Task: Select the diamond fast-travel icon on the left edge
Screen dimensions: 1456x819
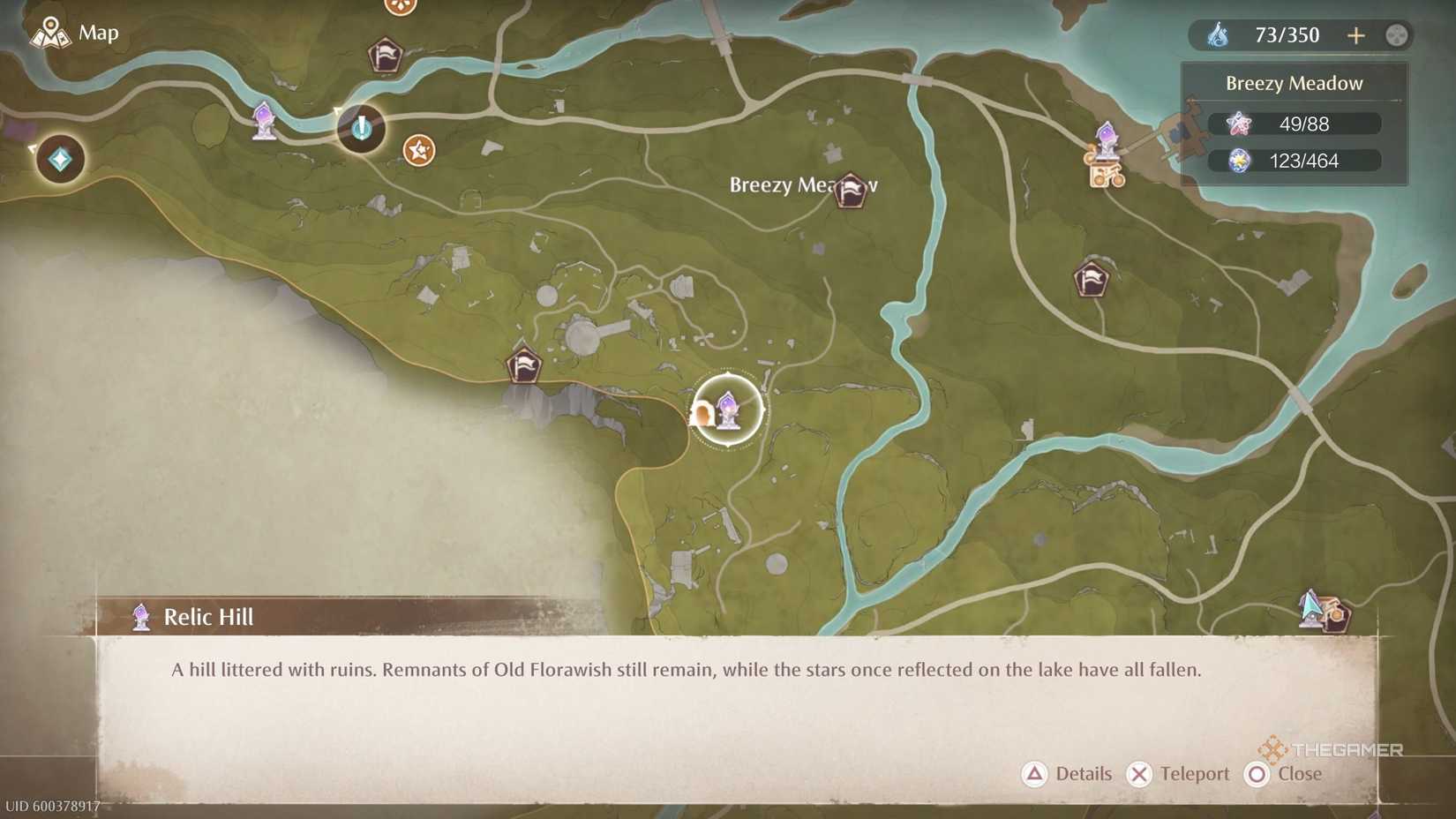Action: click(x=58, y=160)
